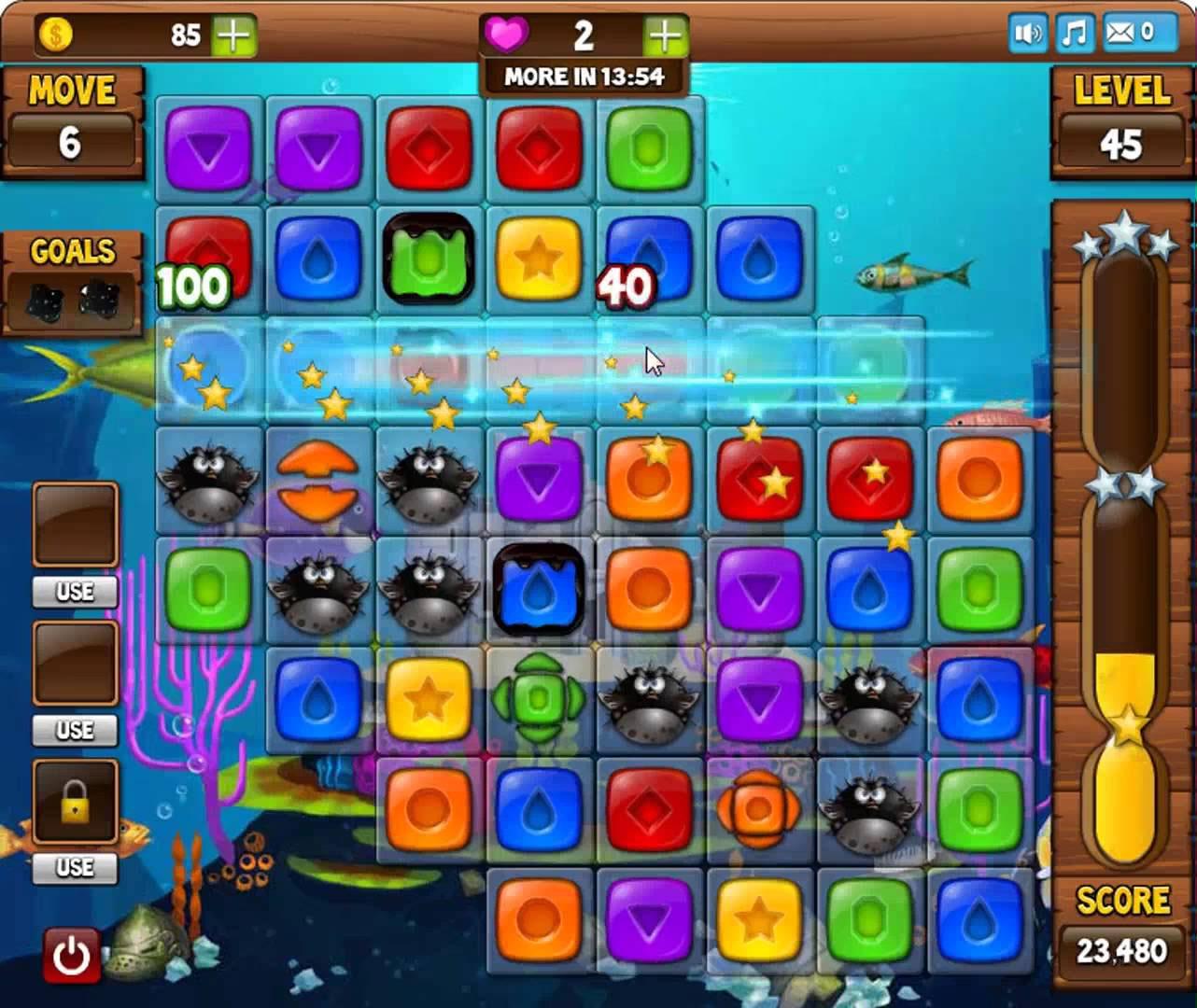1197x1008 pixels.
Task: Toggle the music note icon
Action: tap(1074, 34)
